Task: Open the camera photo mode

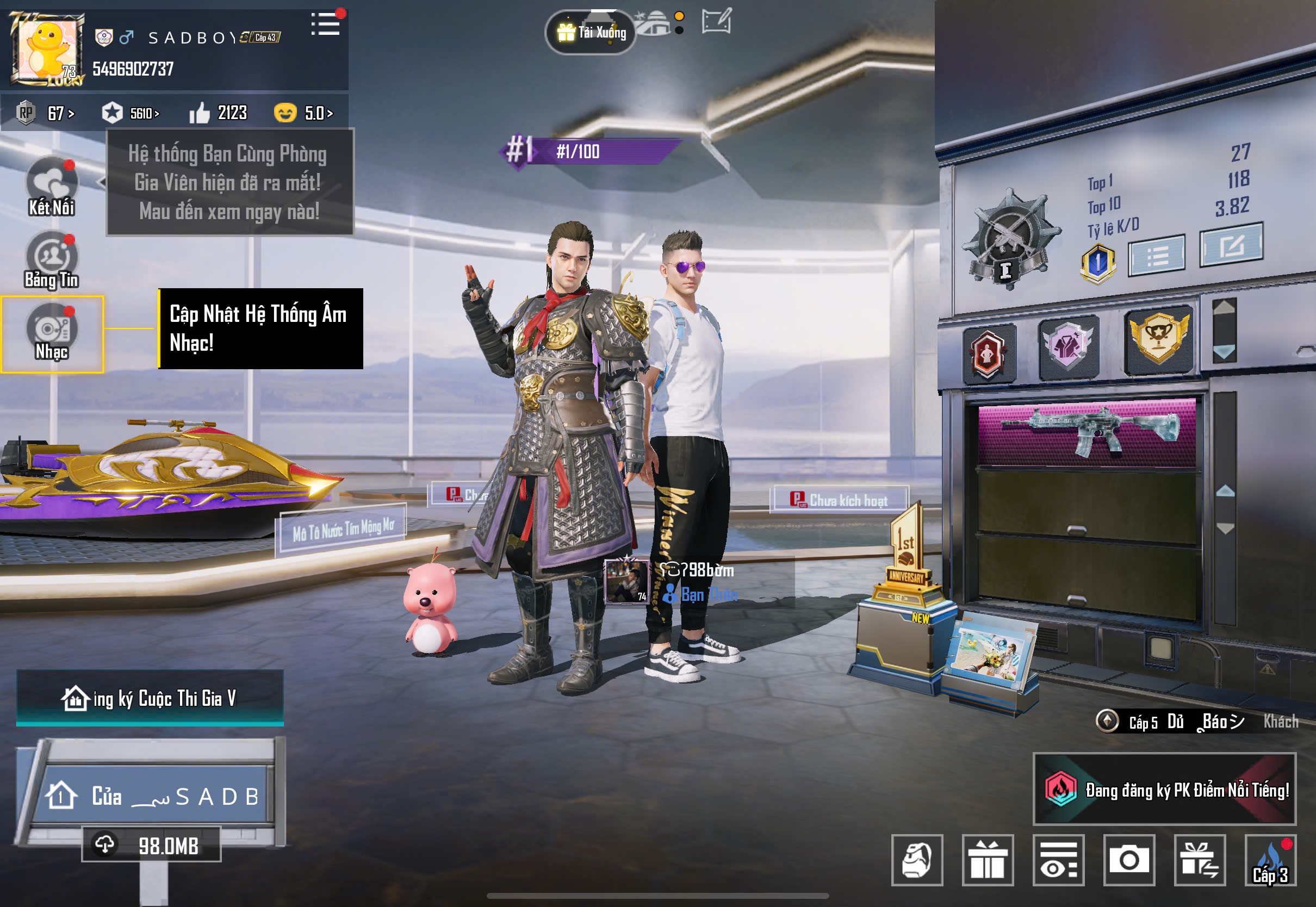Action: 1129,860
